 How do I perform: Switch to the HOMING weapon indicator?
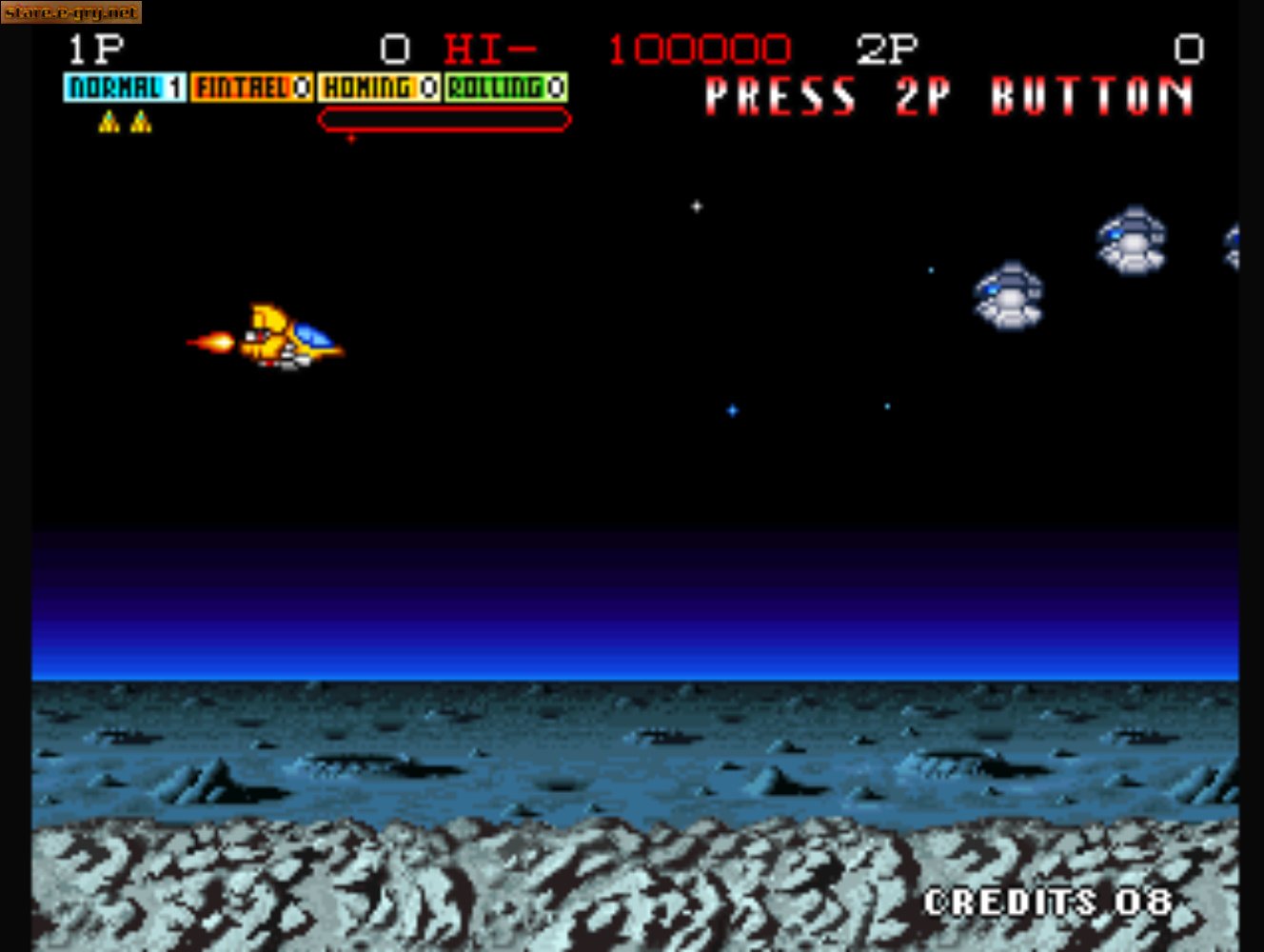coord(379,88)
